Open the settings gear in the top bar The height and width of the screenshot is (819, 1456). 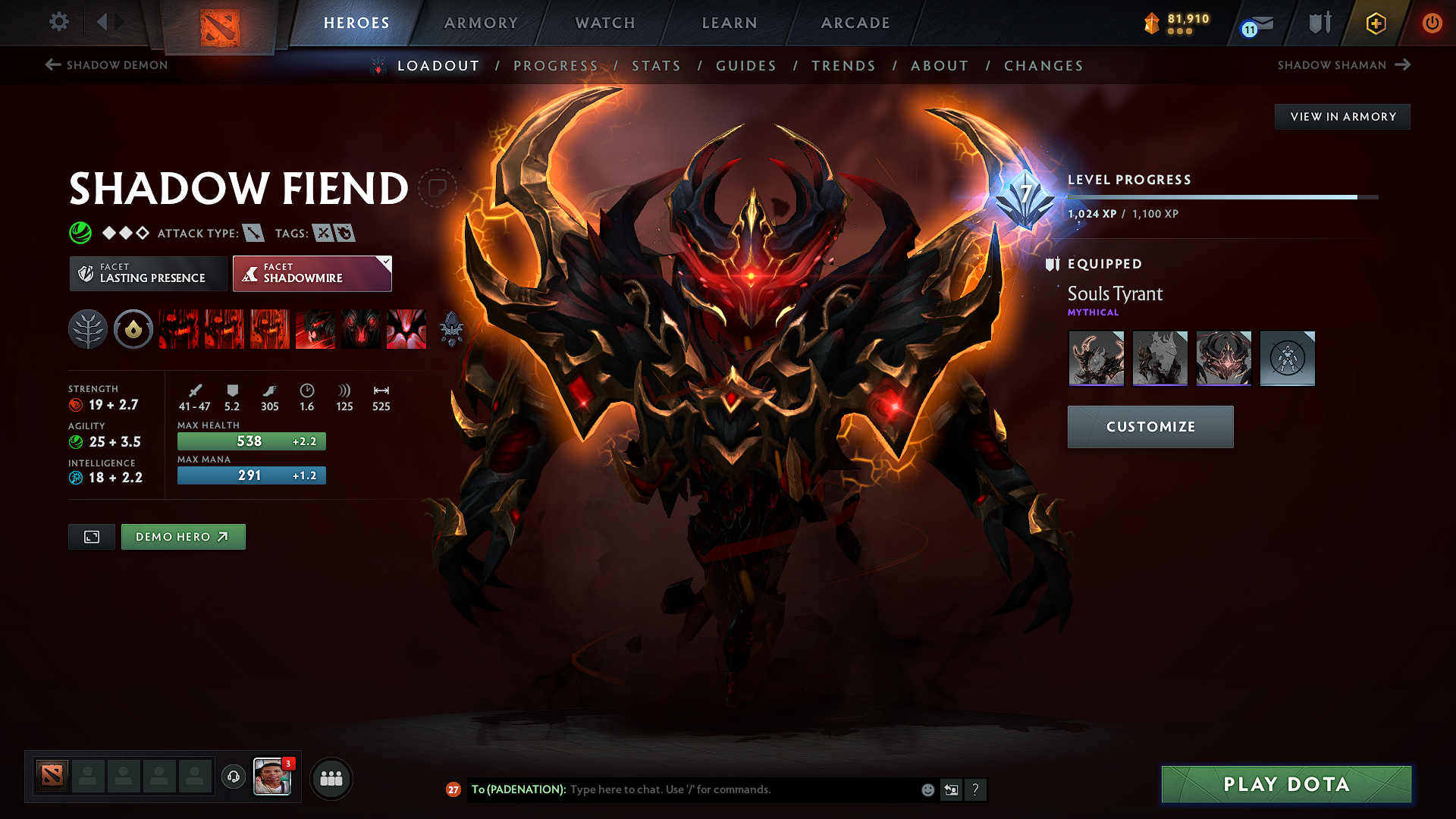[x=58, y=22]
